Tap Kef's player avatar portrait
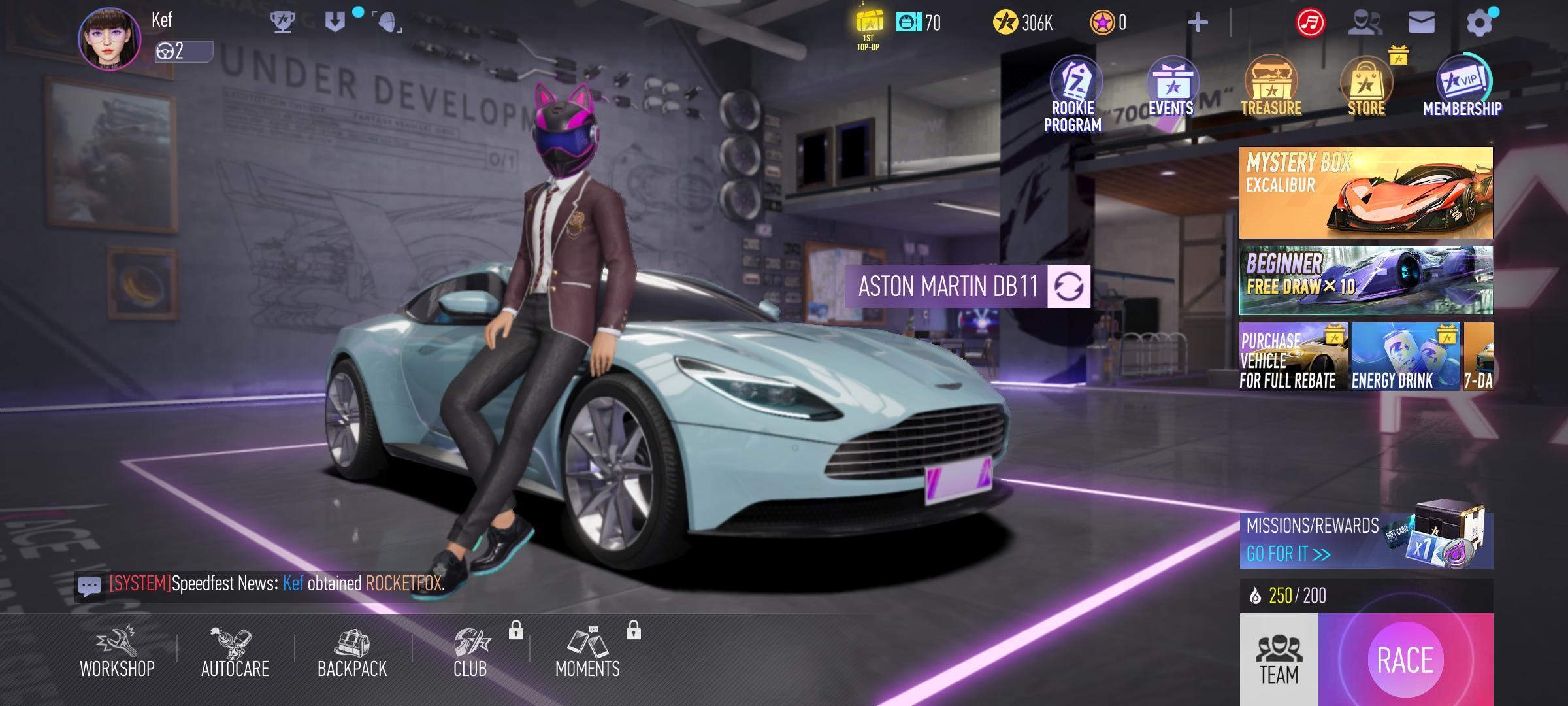Image resolution: width=1568 pixels, height=706 pixels. click(110, 39)
